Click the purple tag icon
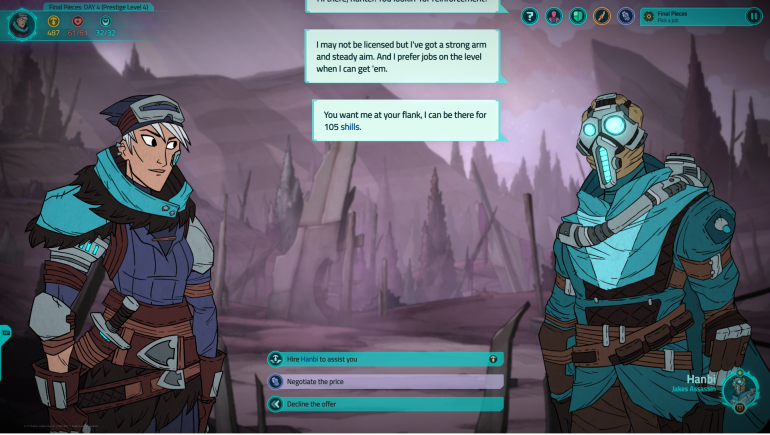Viewport: 770px width, 435px height. 626,16
